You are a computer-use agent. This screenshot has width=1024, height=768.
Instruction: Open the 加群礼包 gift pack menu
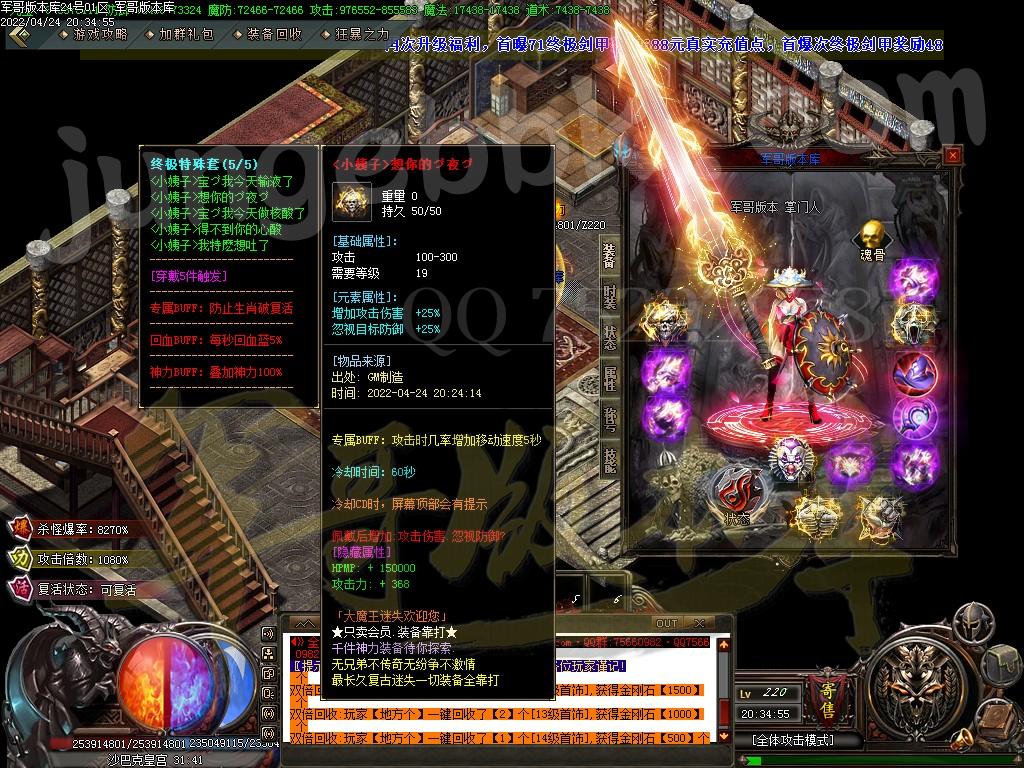pyautogui.click(x=186, y=34)
